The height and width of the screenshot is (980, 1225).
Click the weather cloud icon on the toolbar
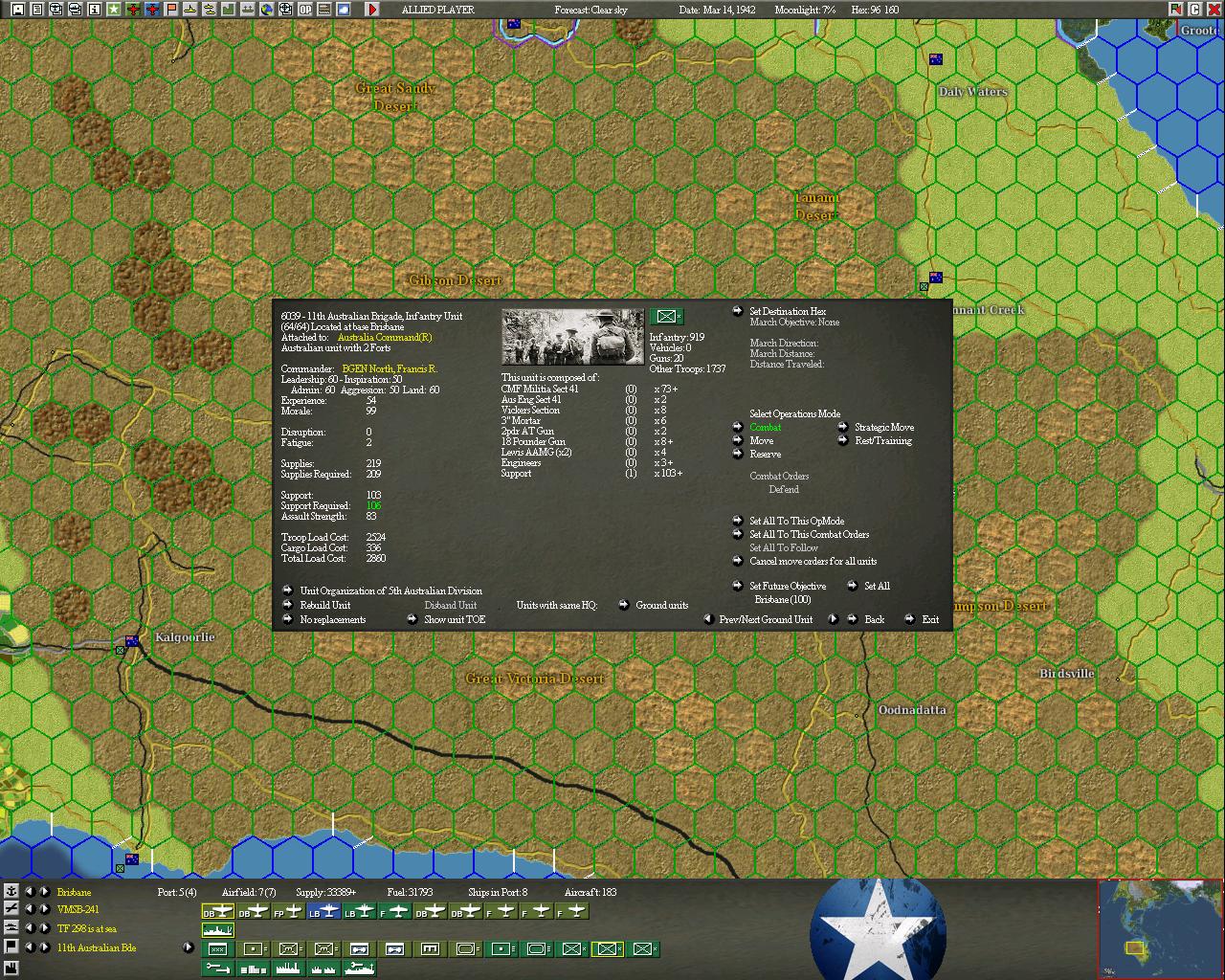(x=343, y=11)
